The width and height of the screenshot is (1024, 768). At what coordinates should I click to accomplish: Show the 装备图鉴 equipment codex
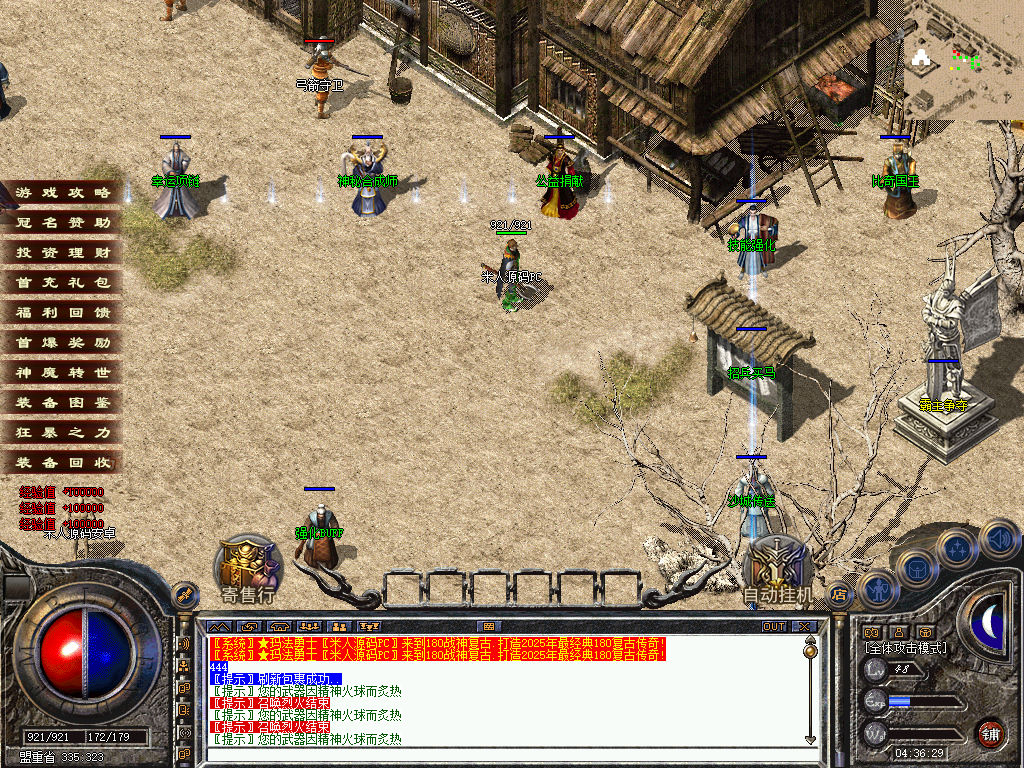[62, 402]
